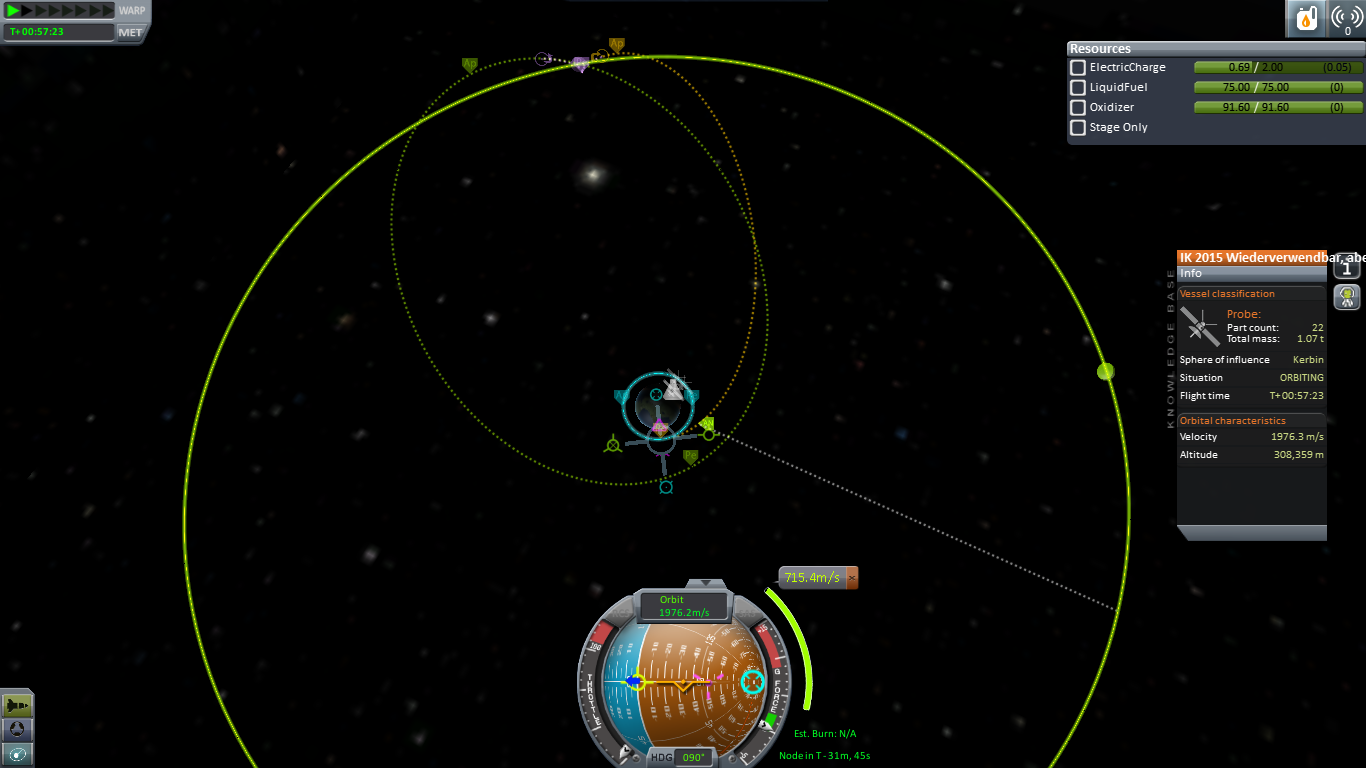Image resolution: width=1366 pixels, height=768 pixels.
Task: Open the comms signal antenna icon
Action: click(1346, 18)
